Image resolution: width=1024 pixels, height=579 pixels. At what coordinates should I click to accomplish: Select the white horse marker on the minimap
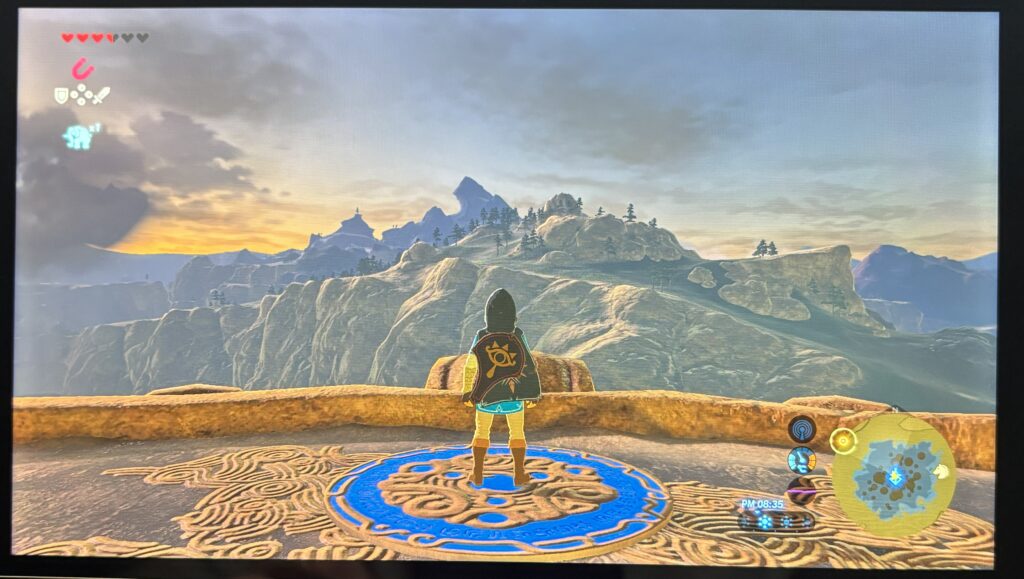pos(942,471)
